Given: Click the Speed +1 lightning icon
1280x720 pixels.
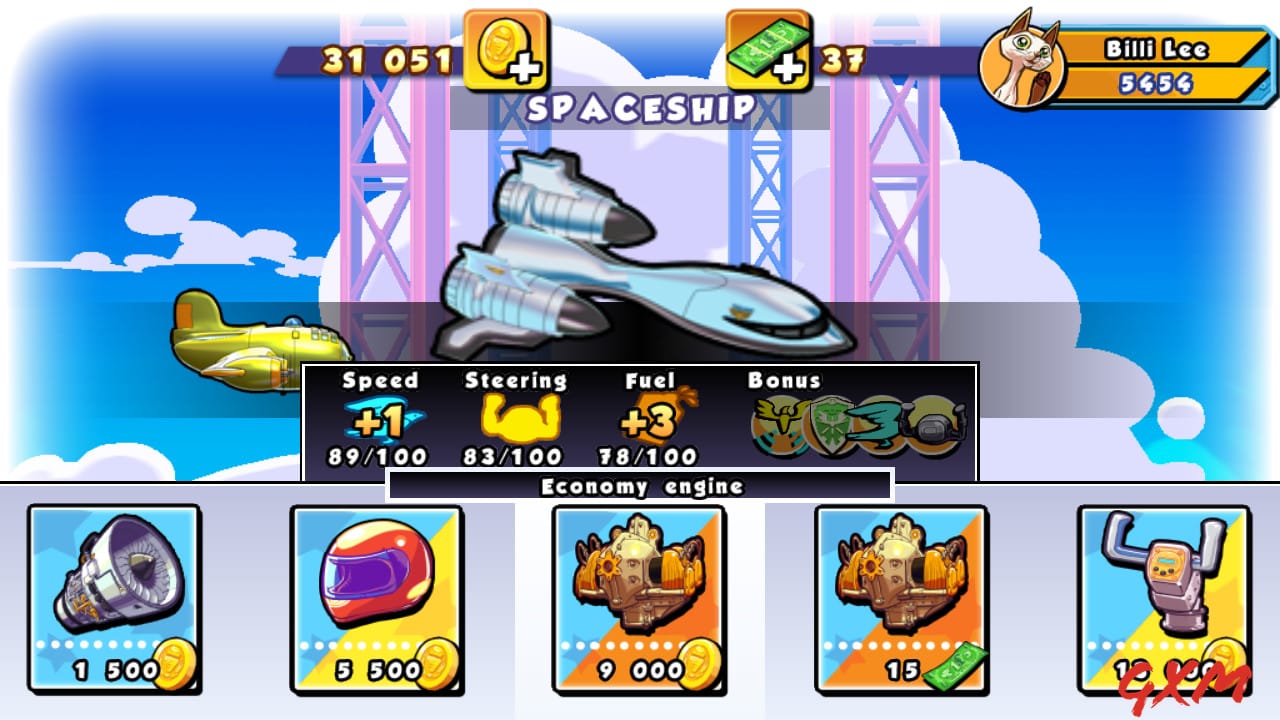Looking at the screenshot, I should (385, 417).
